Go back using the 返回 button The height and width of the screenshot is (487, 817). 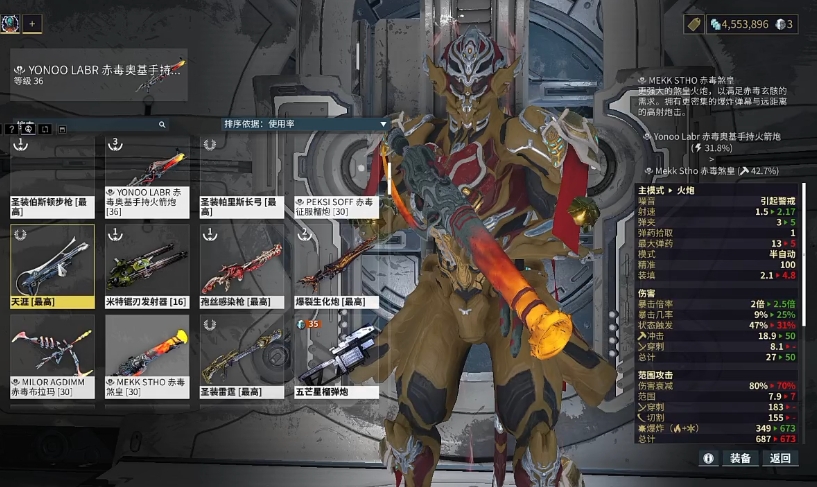780,458
